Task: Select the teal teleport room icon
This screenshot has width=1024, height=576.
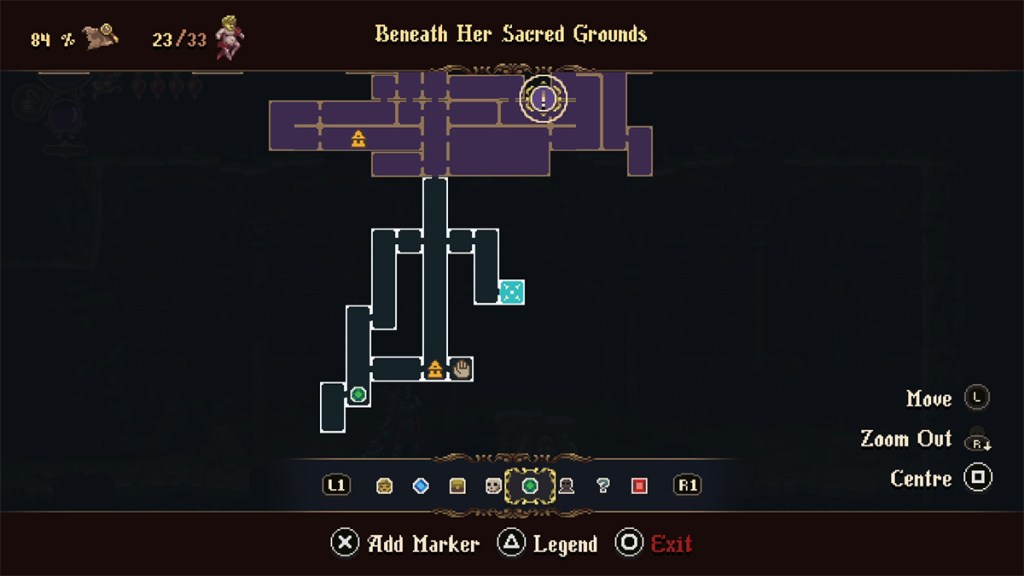Action: [x=511, y=292]
